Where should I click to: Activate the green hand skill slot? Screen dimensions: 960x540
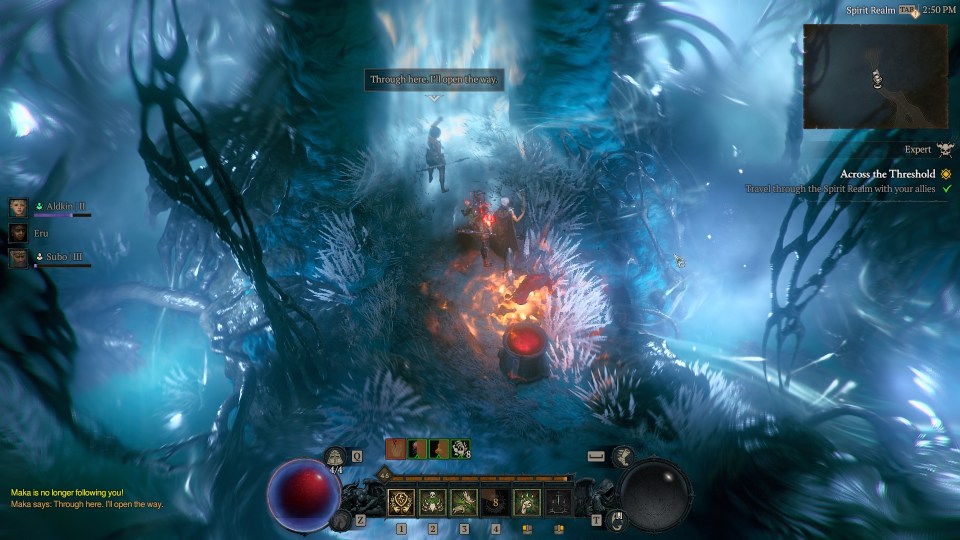[527, 501]
